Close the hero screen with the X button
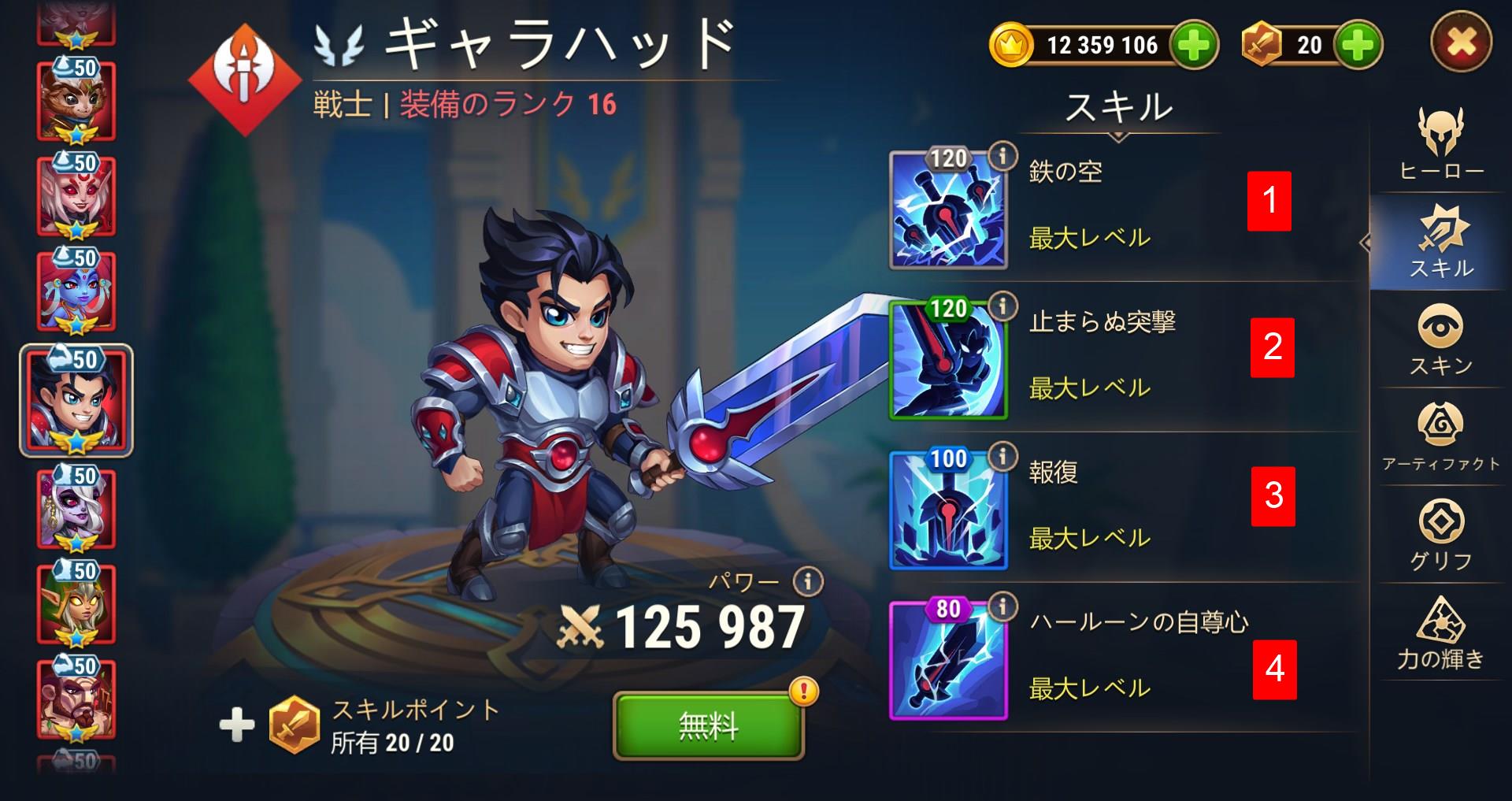 [x=1461, y=43]
